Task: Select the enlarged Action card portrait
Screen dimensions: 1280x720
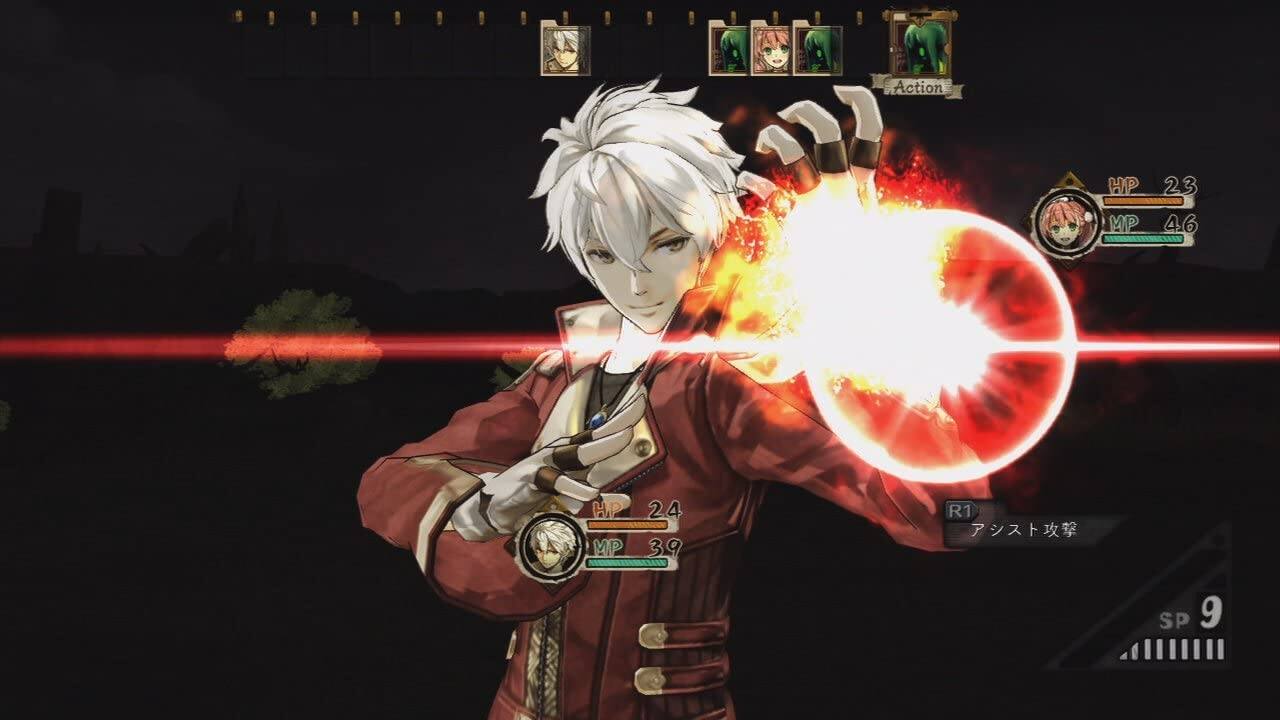Action: click(918, 42)
